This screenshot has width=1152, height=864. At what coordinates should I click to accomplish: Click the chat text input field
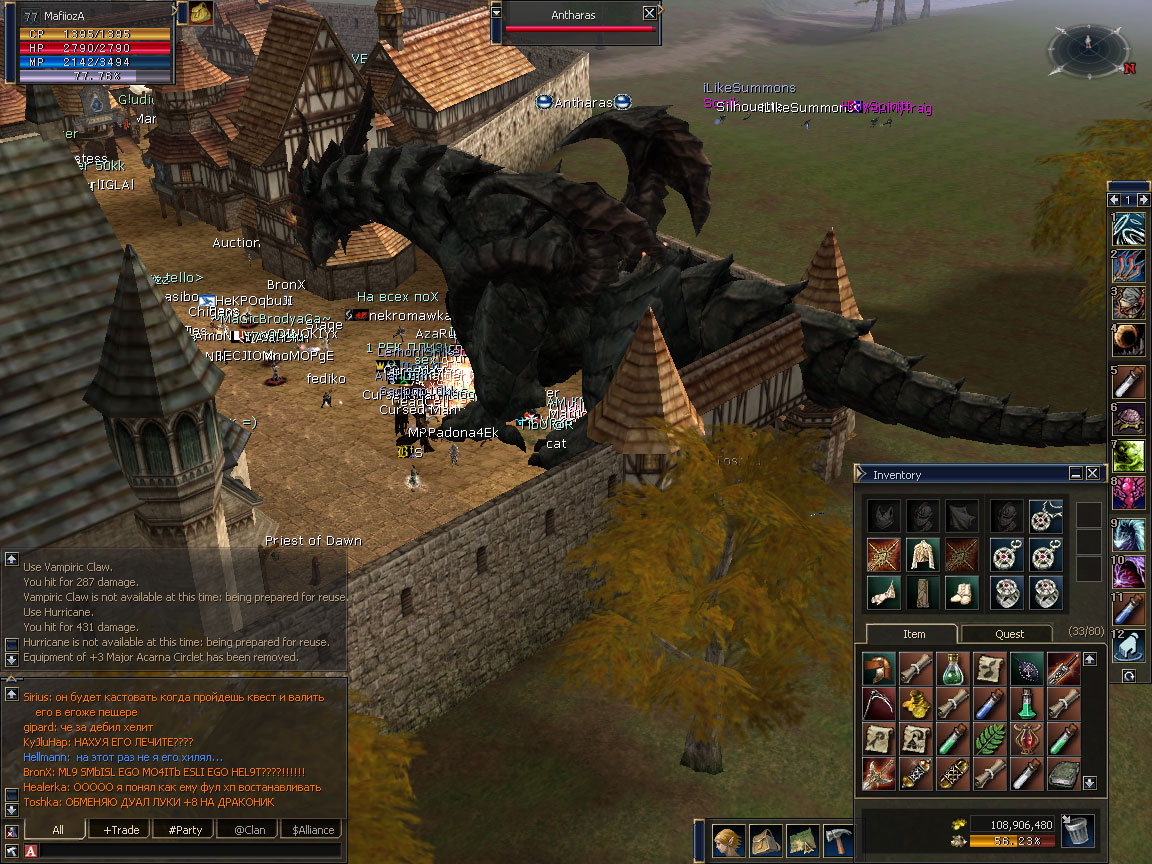[x=190, y=851]
